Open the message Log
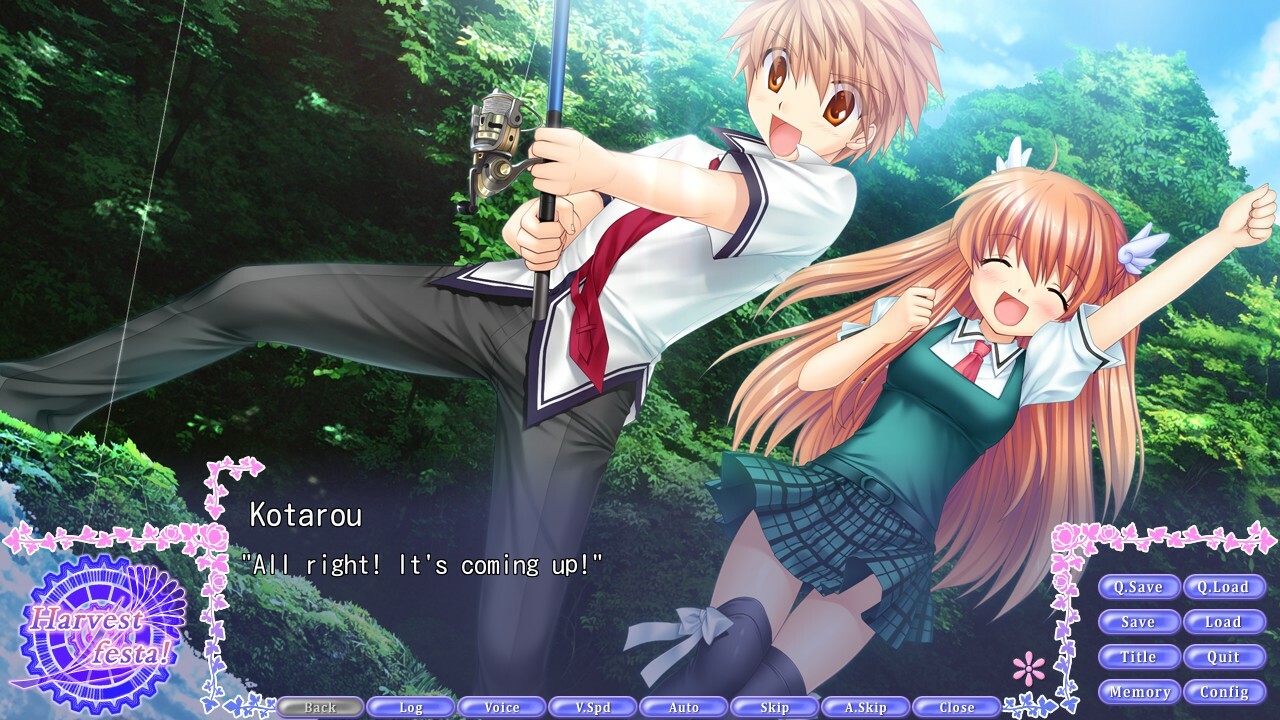This screenshot has width=1280, height=720. (411, 706)
